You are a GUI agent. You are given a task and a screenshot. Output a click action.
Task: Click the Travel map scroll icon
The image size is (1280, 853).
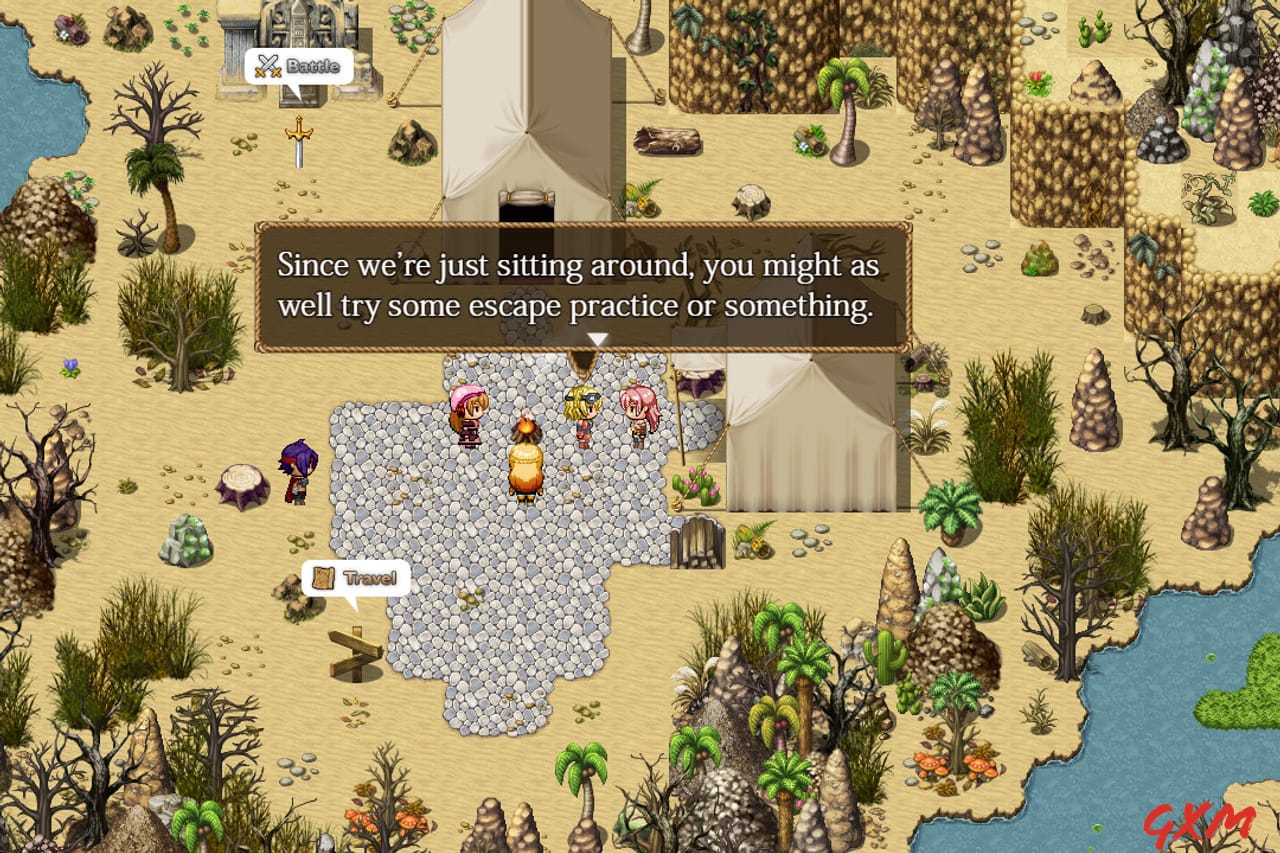point(322,577)
